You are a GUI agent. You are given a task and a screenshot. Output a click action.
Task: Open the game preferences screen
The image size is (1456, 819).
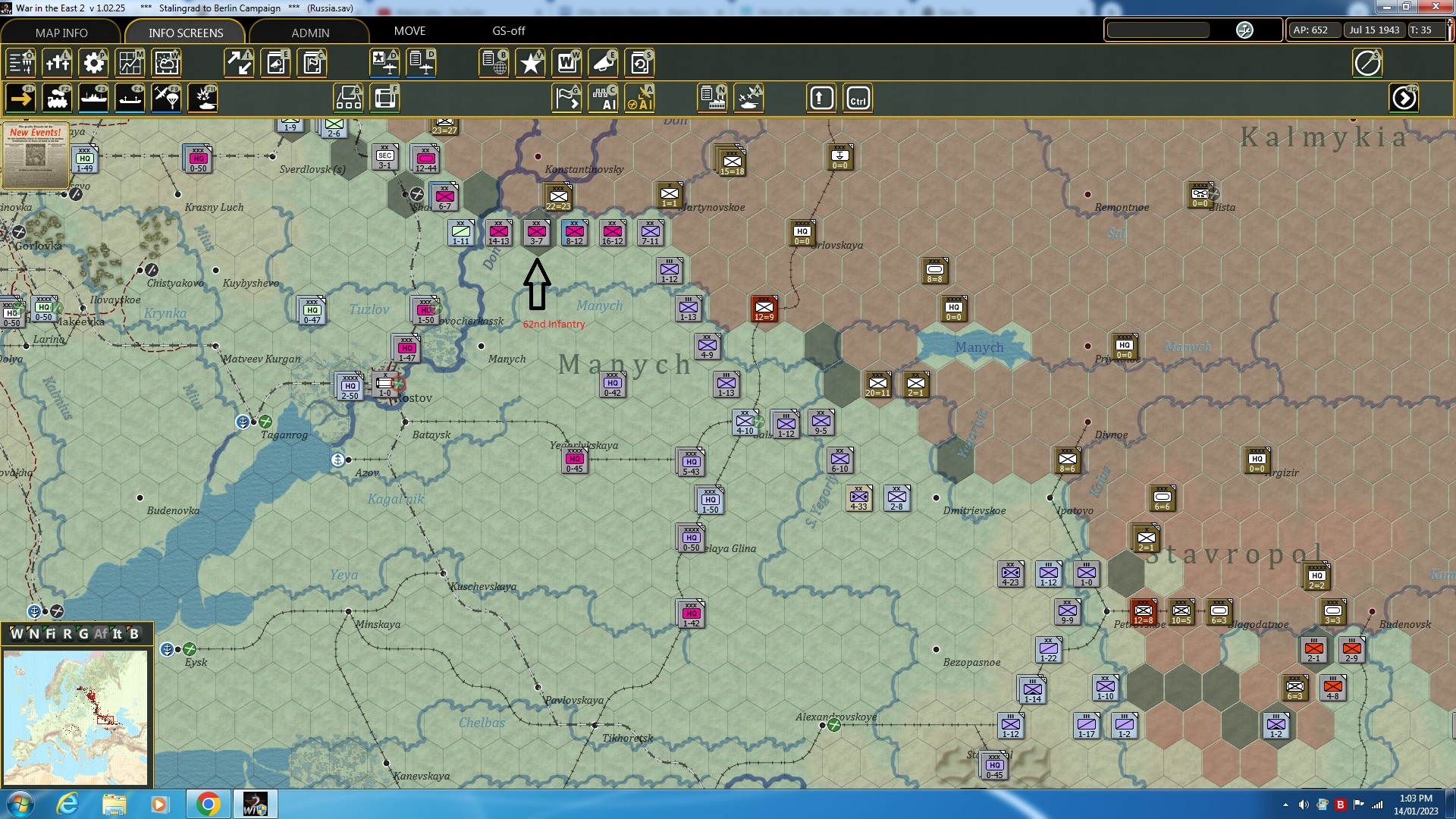tap(93, 64)
